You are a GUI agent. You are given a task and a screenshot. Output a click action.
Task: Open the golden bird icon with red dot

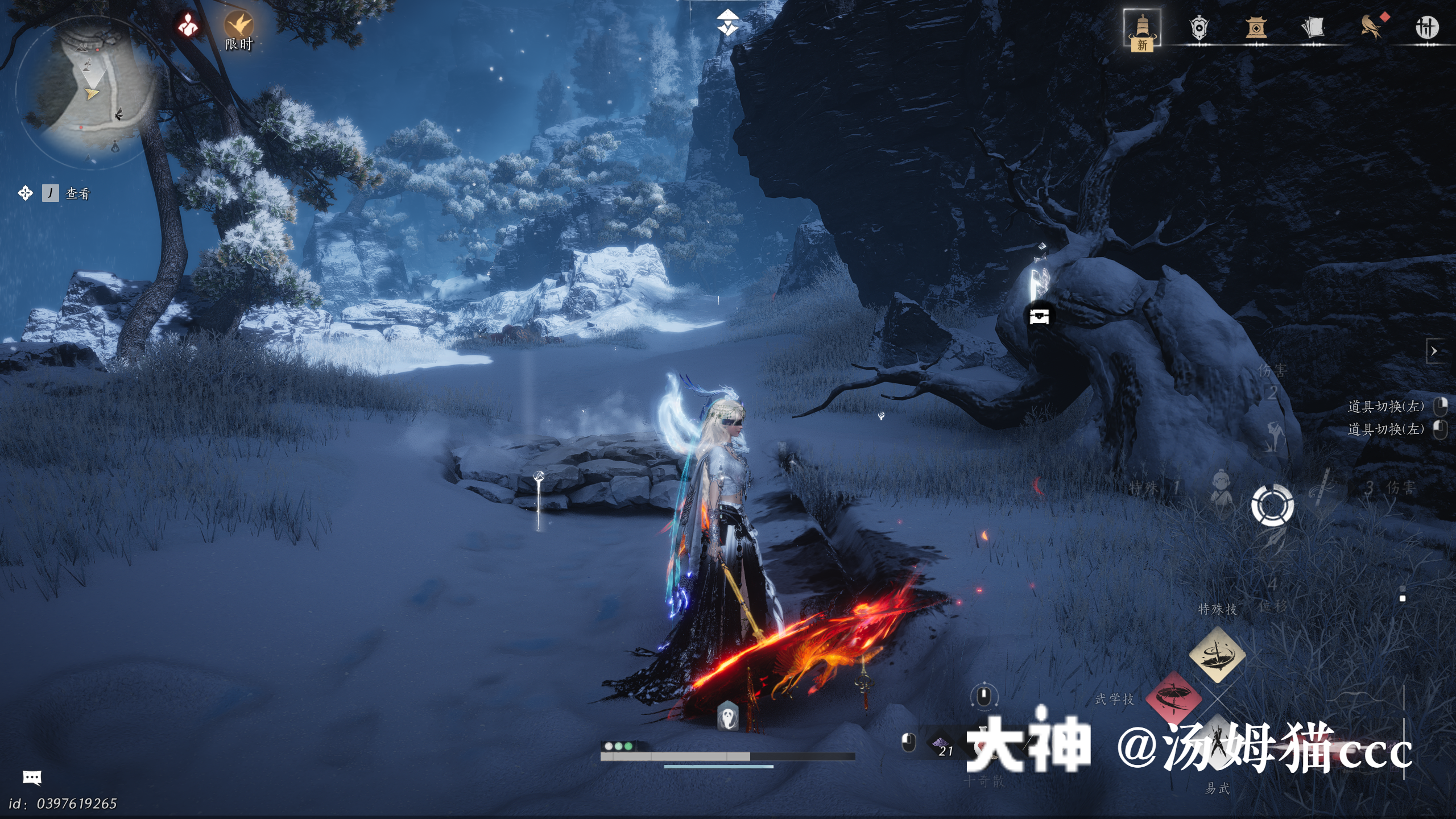click(x=1372, y=26)
